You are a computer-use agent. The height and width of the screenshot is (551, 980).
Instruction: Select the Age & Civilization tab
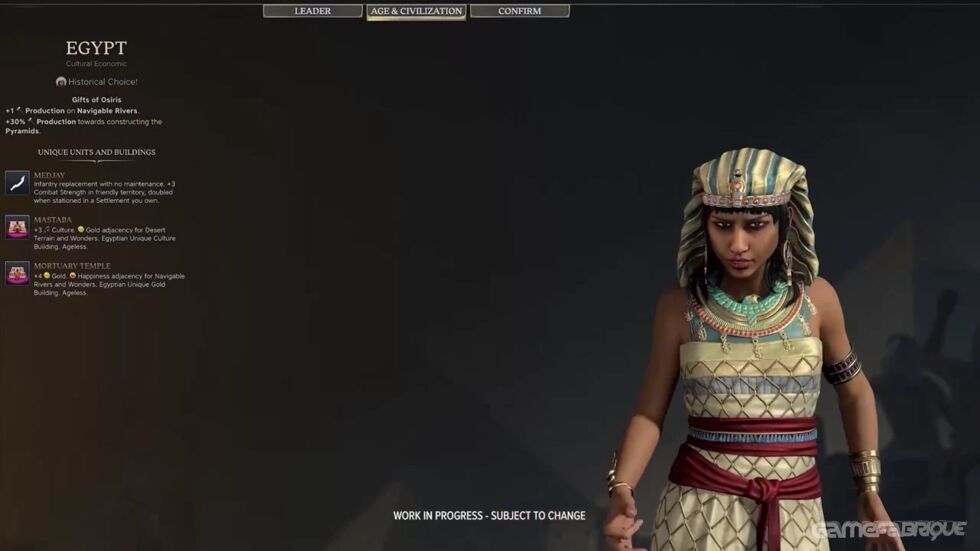tap(416, 11)
